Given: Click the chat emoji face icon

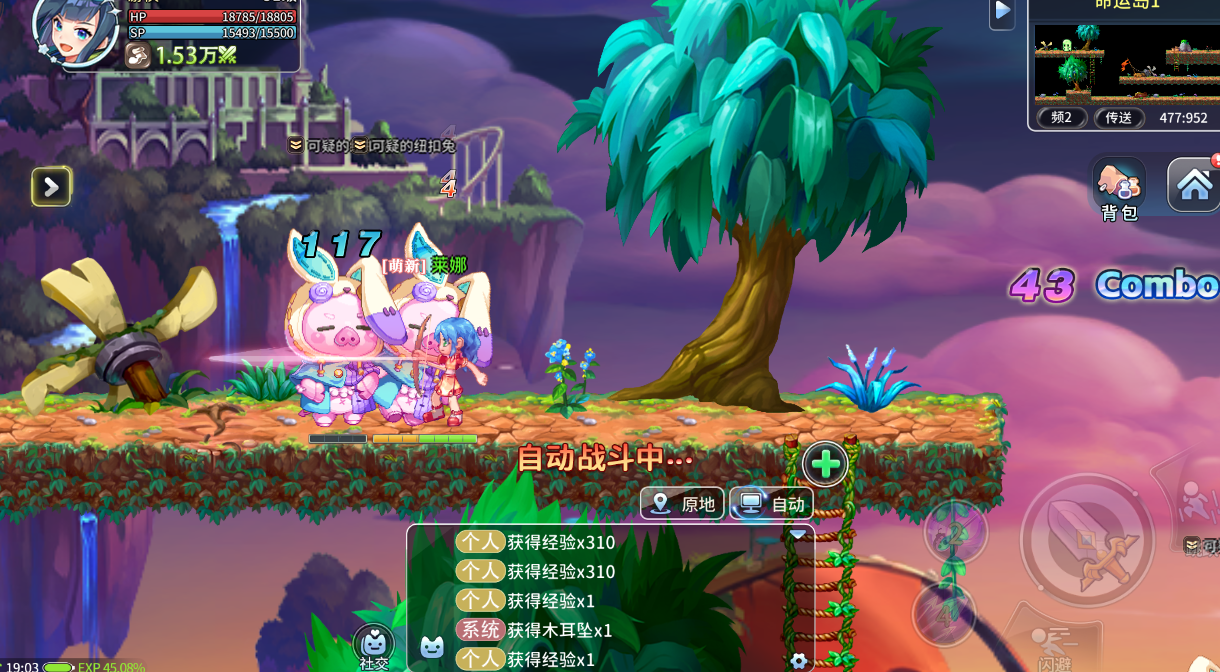Looking at the screenshot, I should click(x=431, y=647).
